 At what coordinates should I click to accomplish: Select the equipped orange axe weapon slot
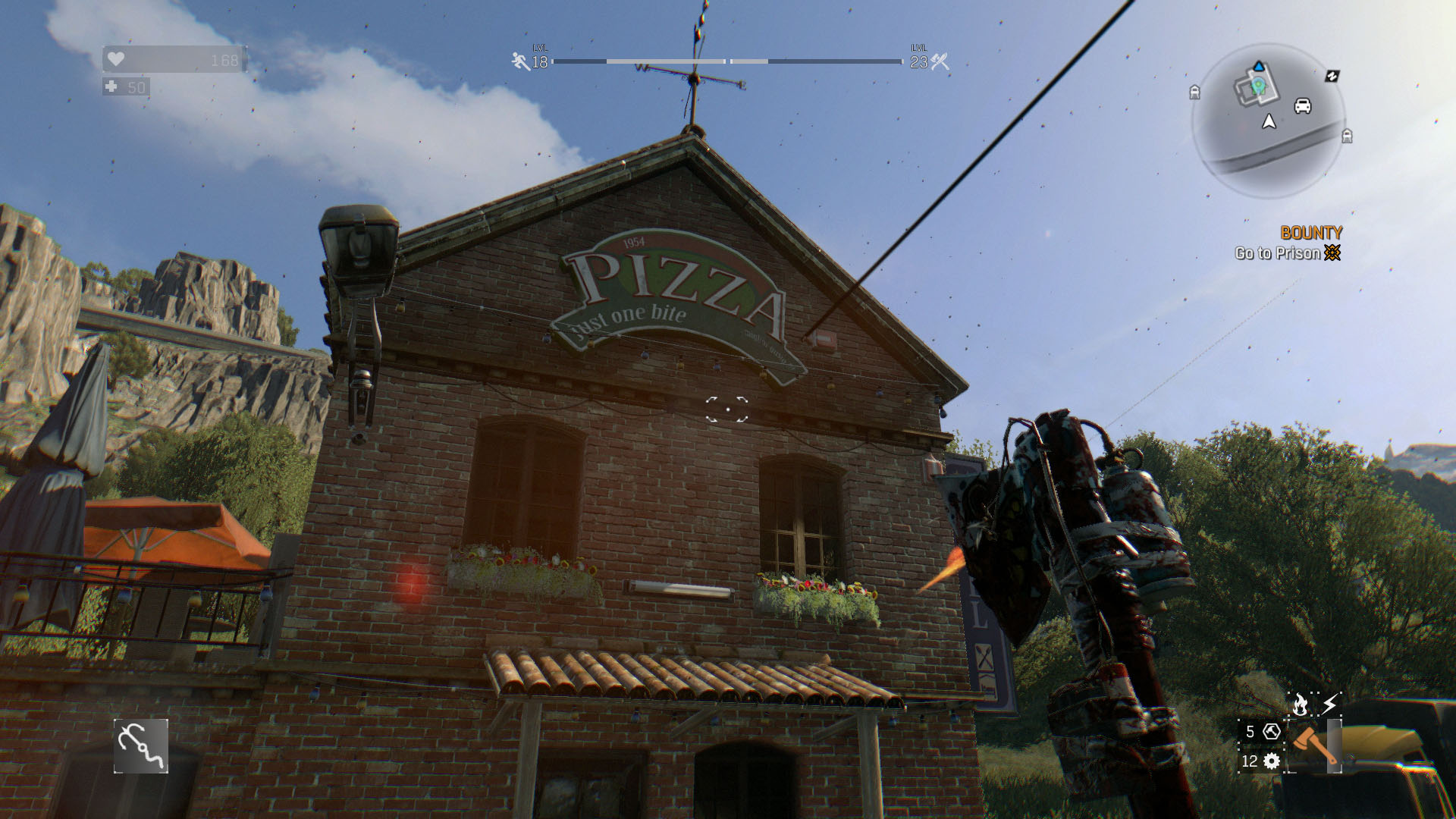tap(1315, 745)
